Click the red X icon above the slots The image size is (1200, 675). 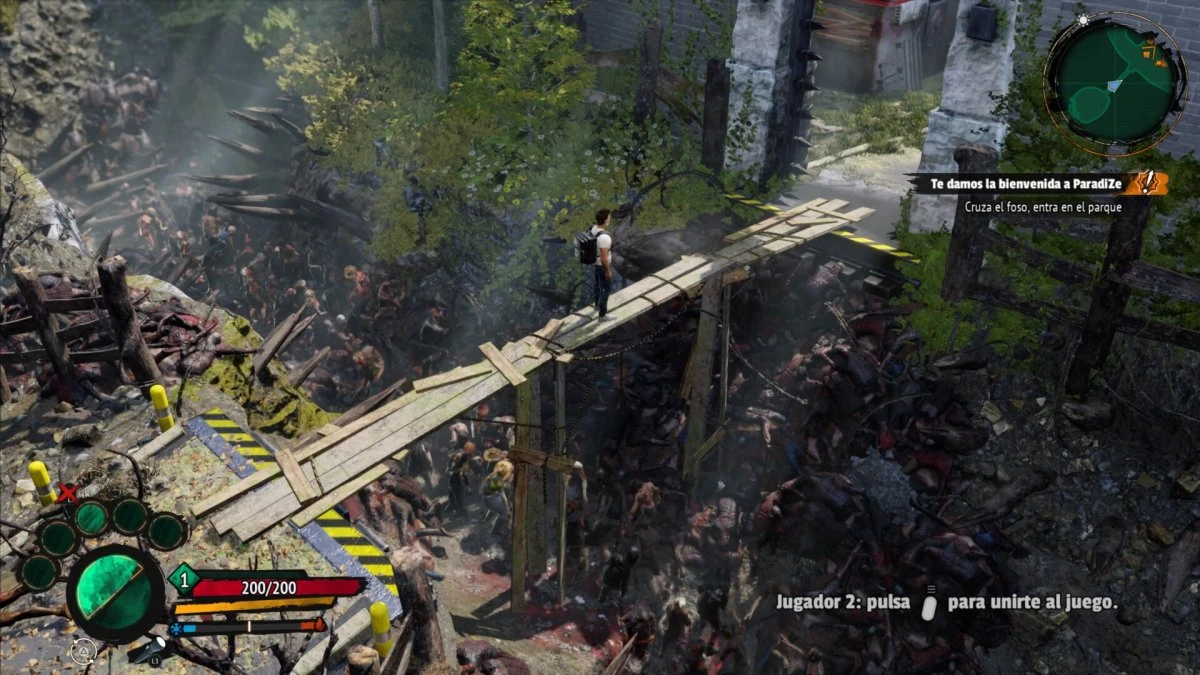[x=68, y=492]
